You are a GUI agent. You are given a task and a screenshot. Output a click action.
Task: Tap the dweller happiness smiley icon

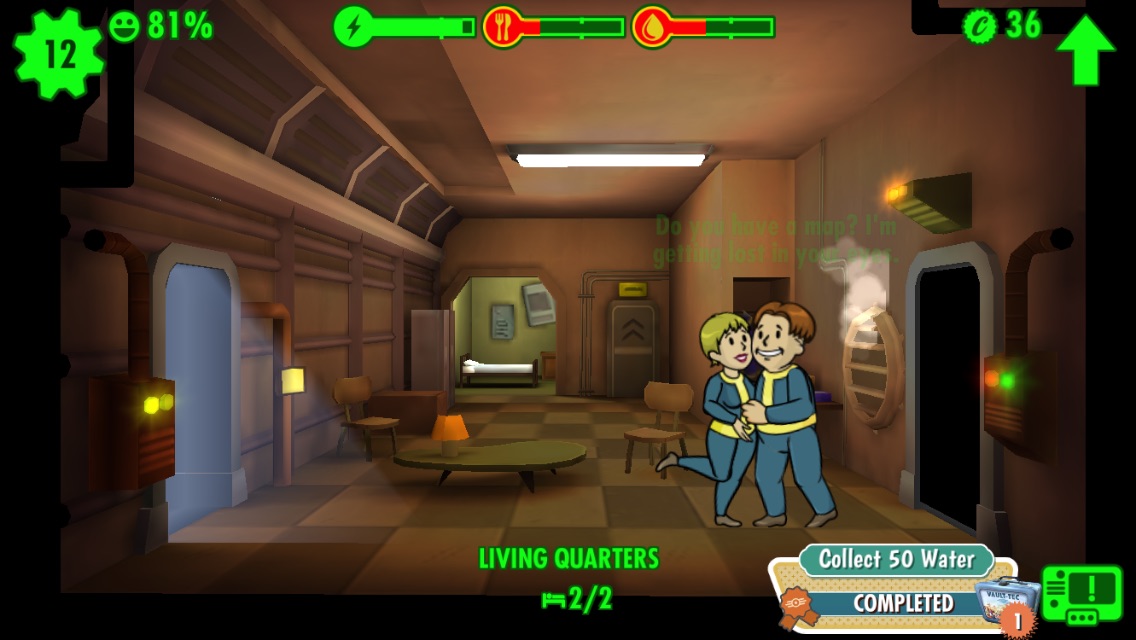[125, 26]
